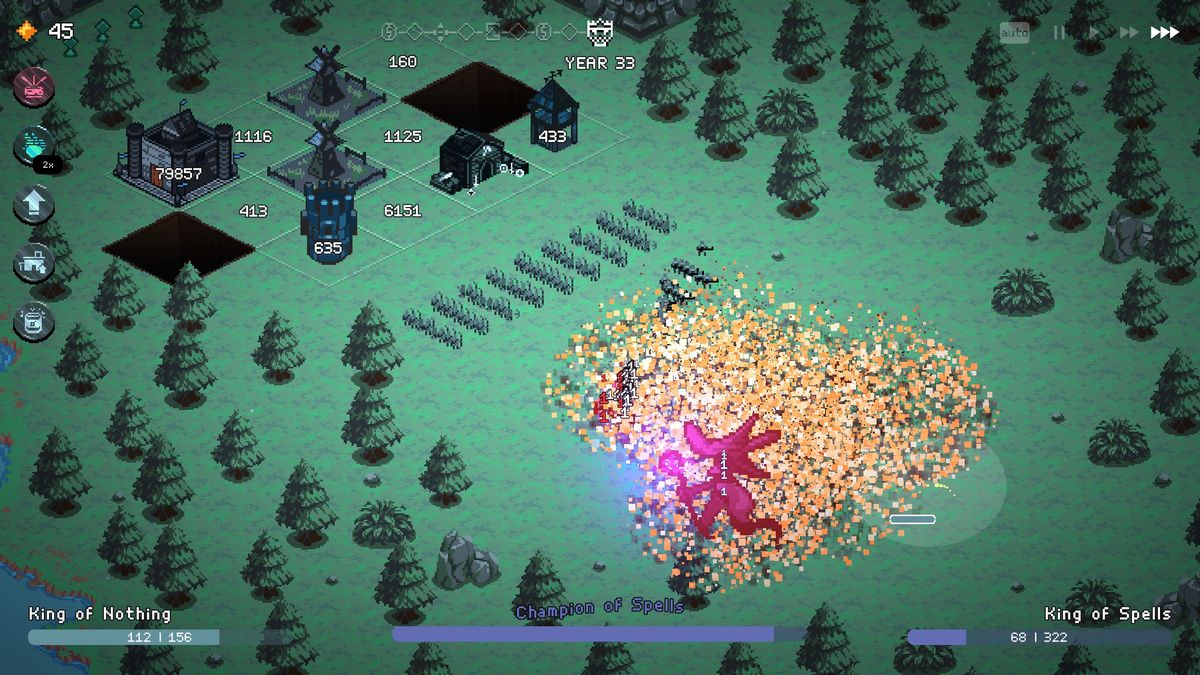The height and width of the screenshot is (675, 1200).
Task: Select the round jar icon in sidebar
Action: click(x=34, y=322)
